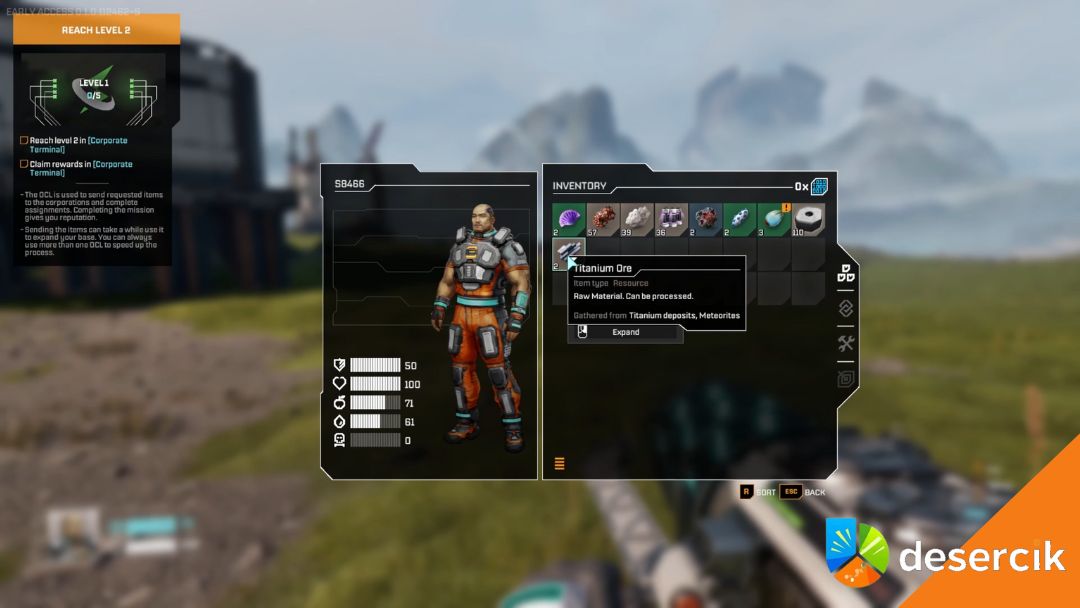This screenshot has height=608, width=1080.
Task: Select the flagged blue flask item
Action: tap(774, 220)
